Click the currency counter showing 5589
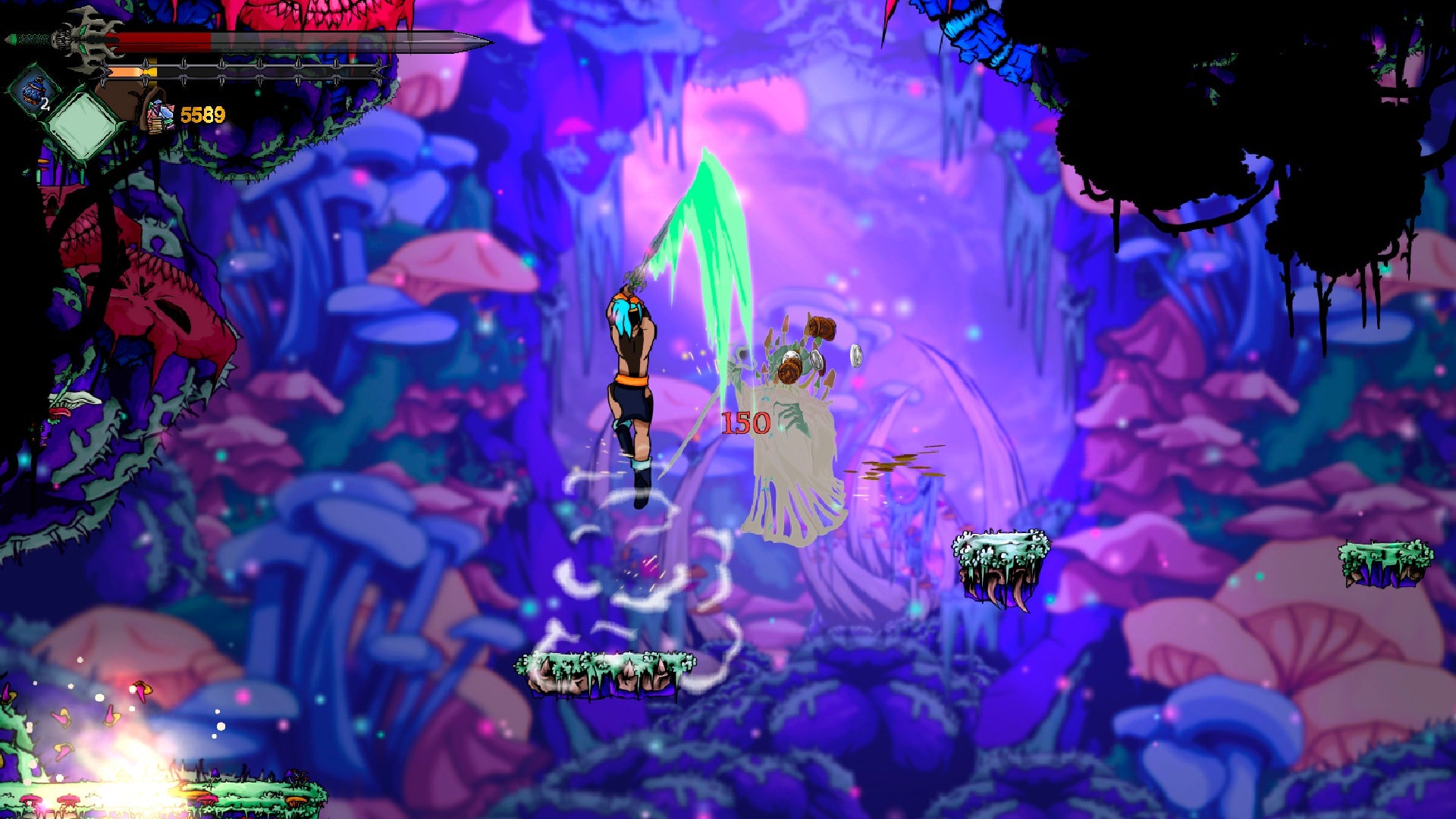Screen dimensions: 1456x819 (x=203, y=114)
